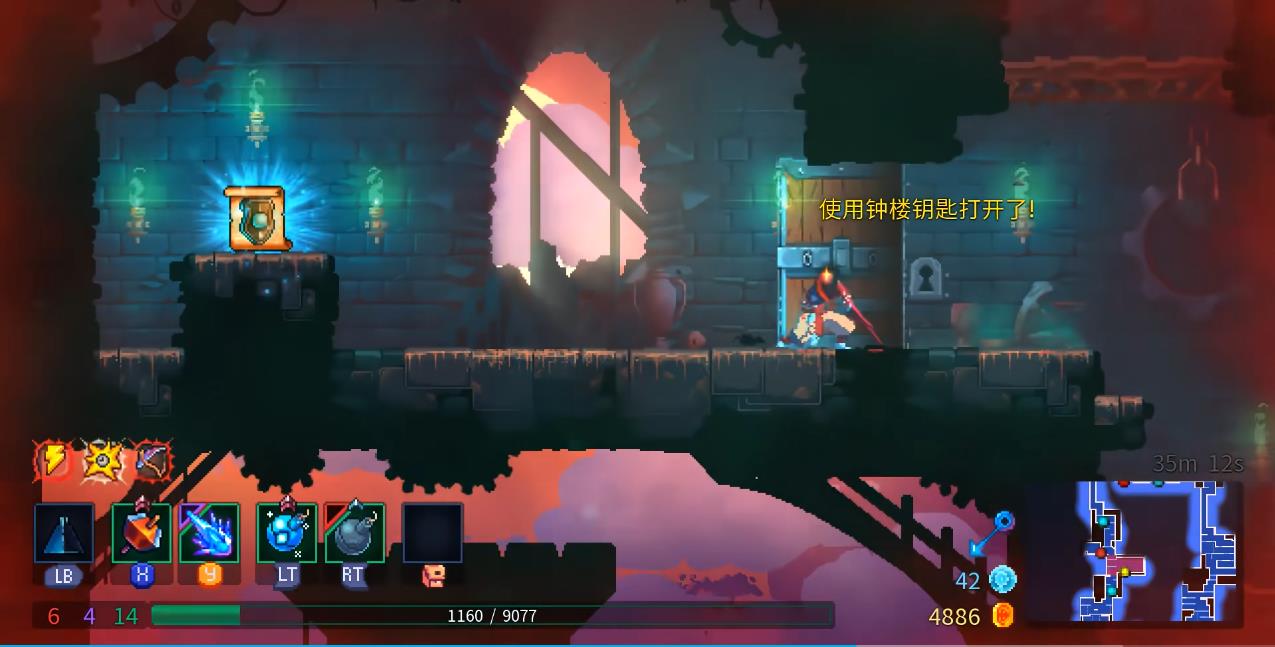1275x647 pixels.
Task: Choose the dark blue triangle slot
Action: point(64,533)
